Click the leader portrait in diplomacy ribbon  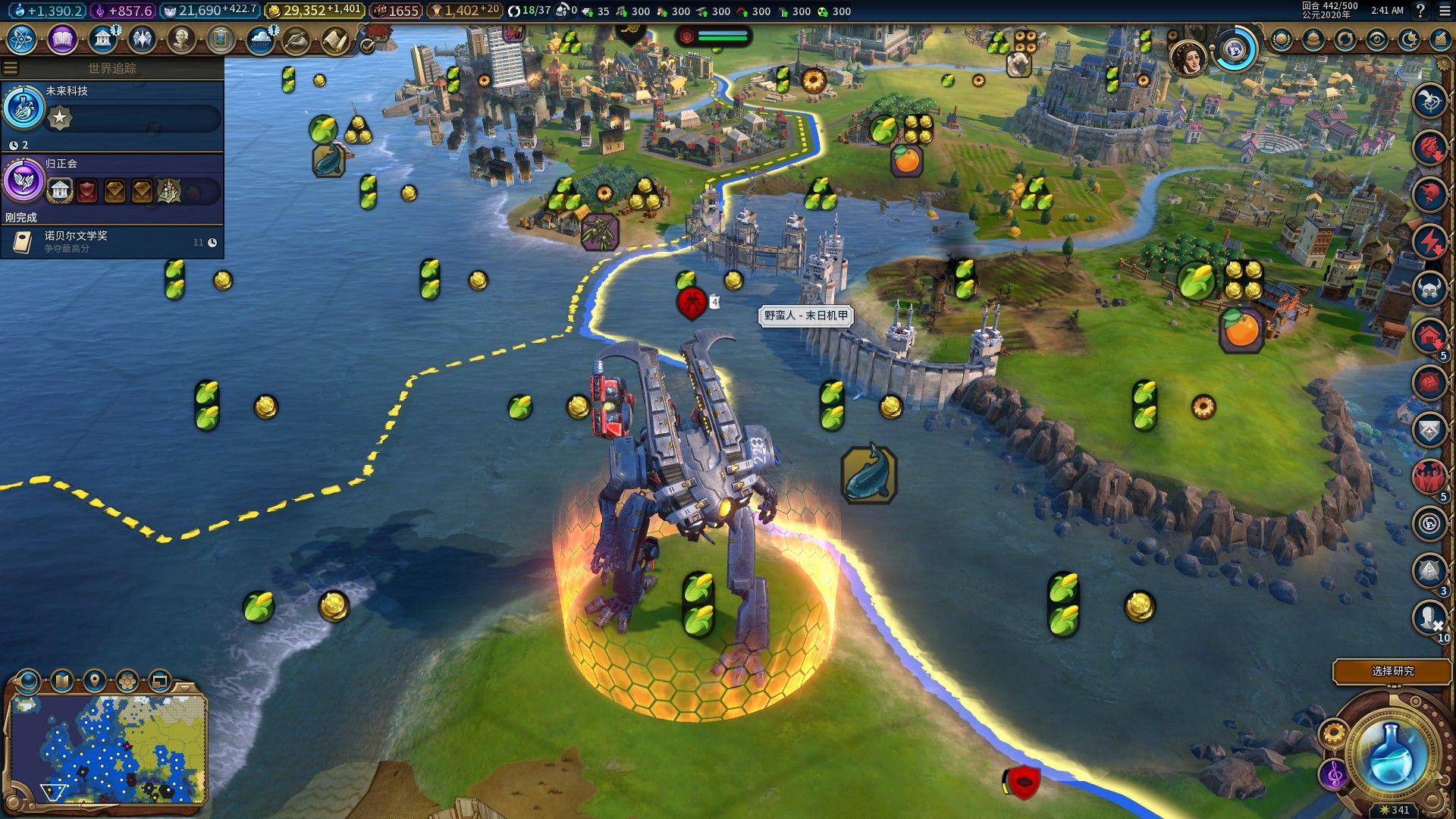click(x=1188, y=58)
